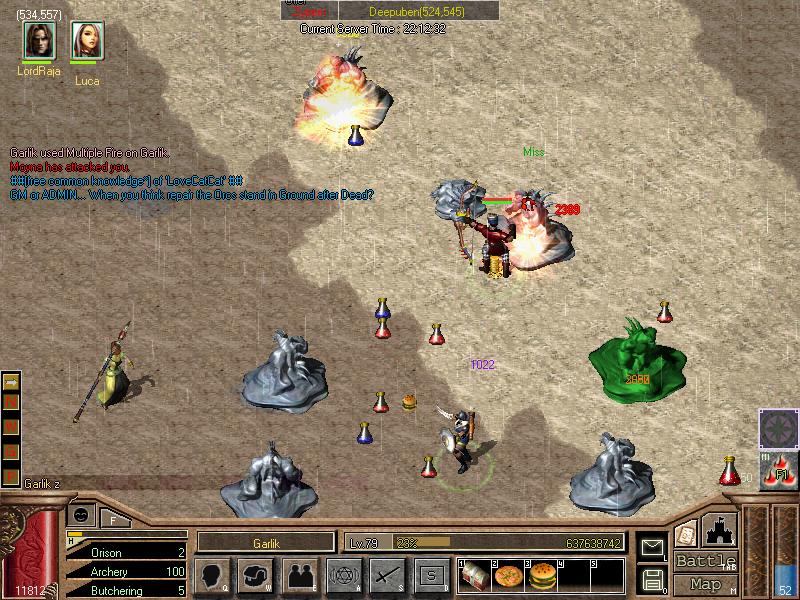This screenshot has width=800, height=600.
Task: Activate the F1 fire skill icon
Action: point(778,470)
